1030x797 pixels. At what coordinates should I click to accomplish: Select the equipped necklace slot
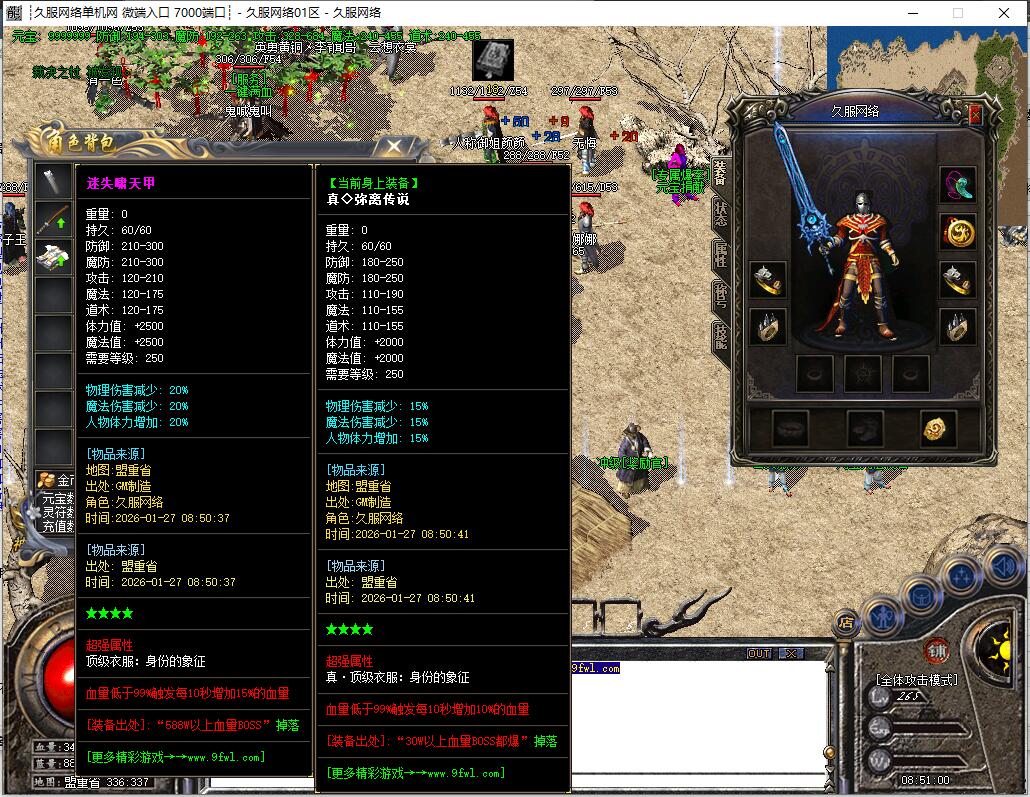click(x=957, y=185)
